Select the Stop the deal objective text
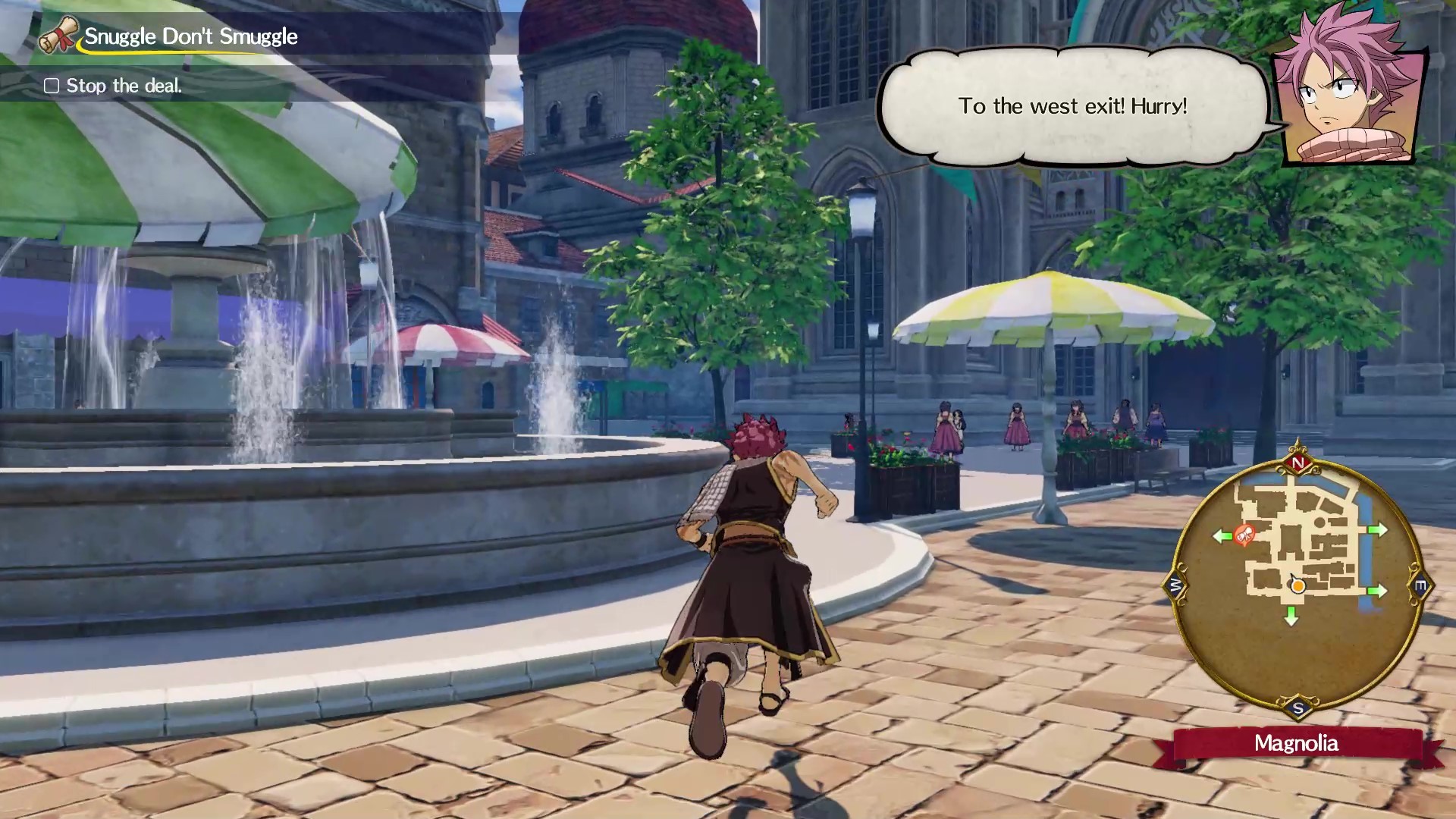 coord(124,86)
